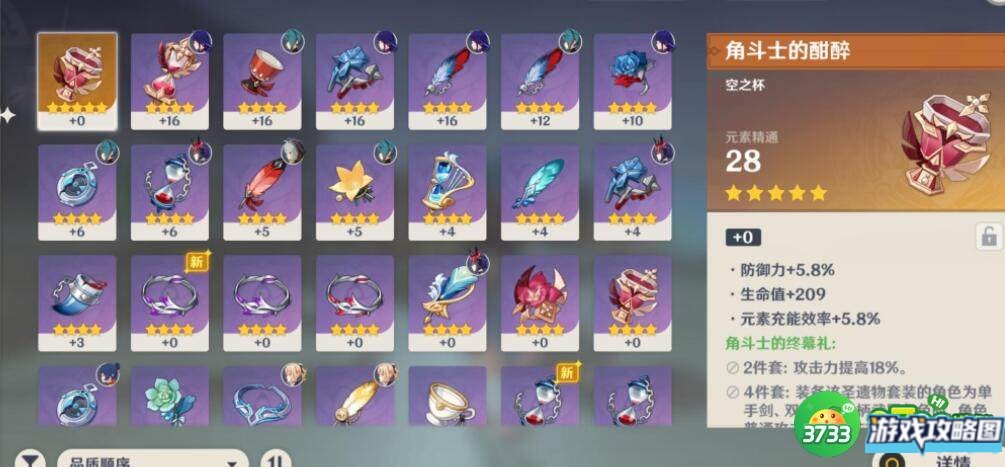Pick the +5 yellow flower artifact
Image resolution: width=1005 pixels, height=467 pixels.
coord(355,192)
